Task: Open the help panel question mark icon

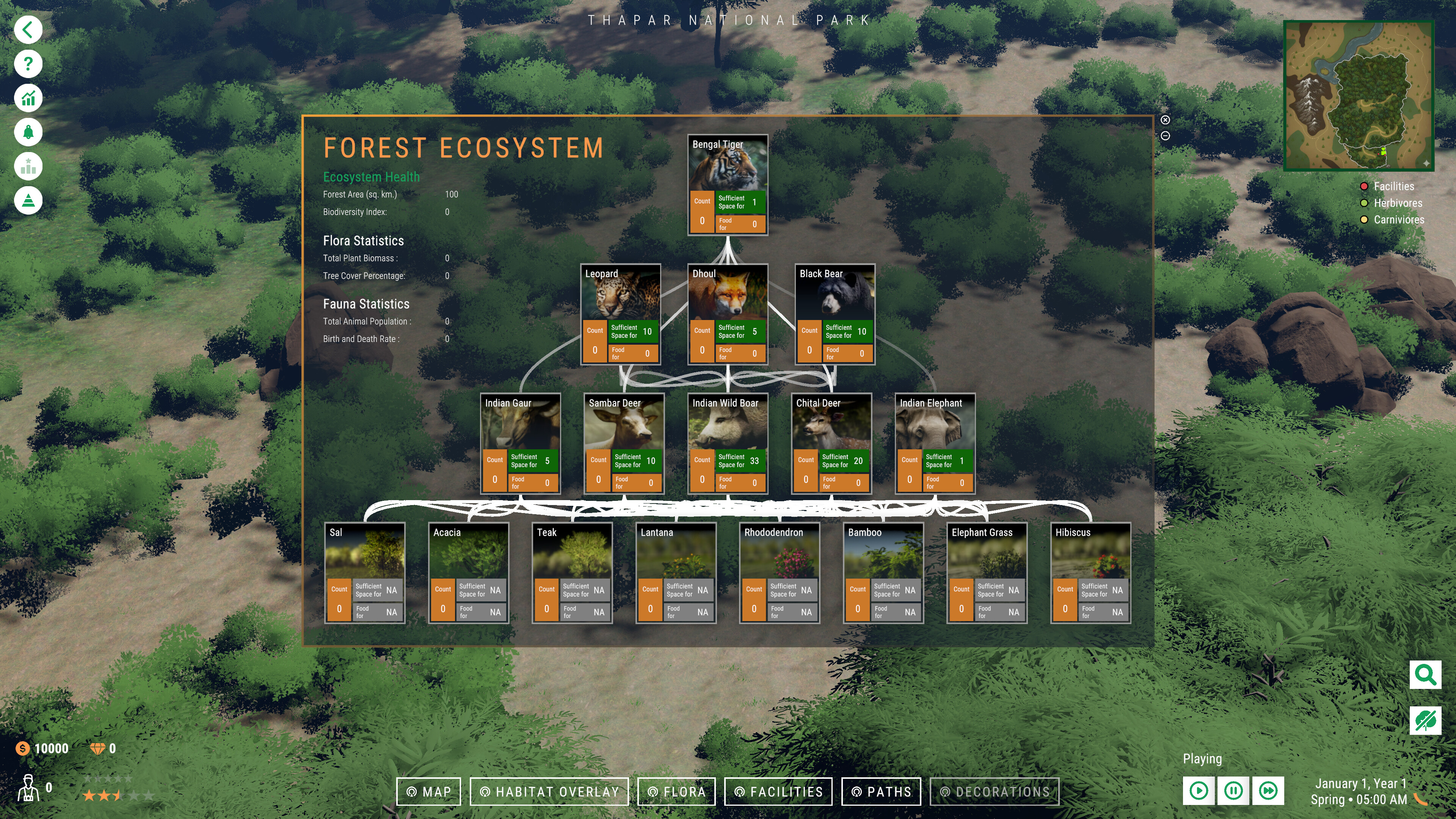Action: pos(28,63)
